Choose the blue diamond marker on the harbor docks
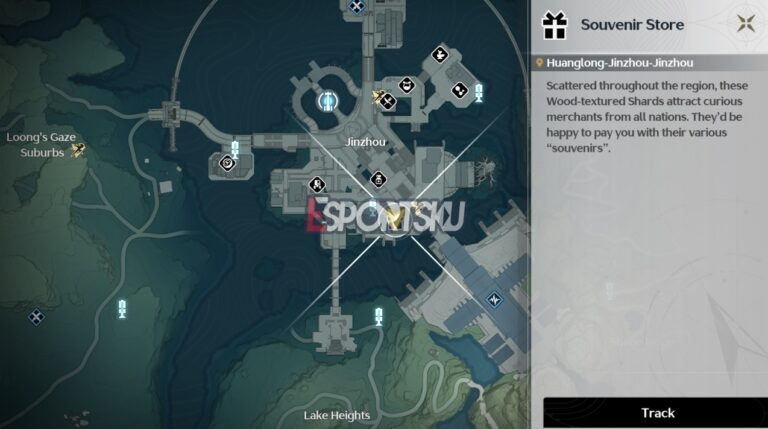 pyautogui.click(x=493, y=300)
